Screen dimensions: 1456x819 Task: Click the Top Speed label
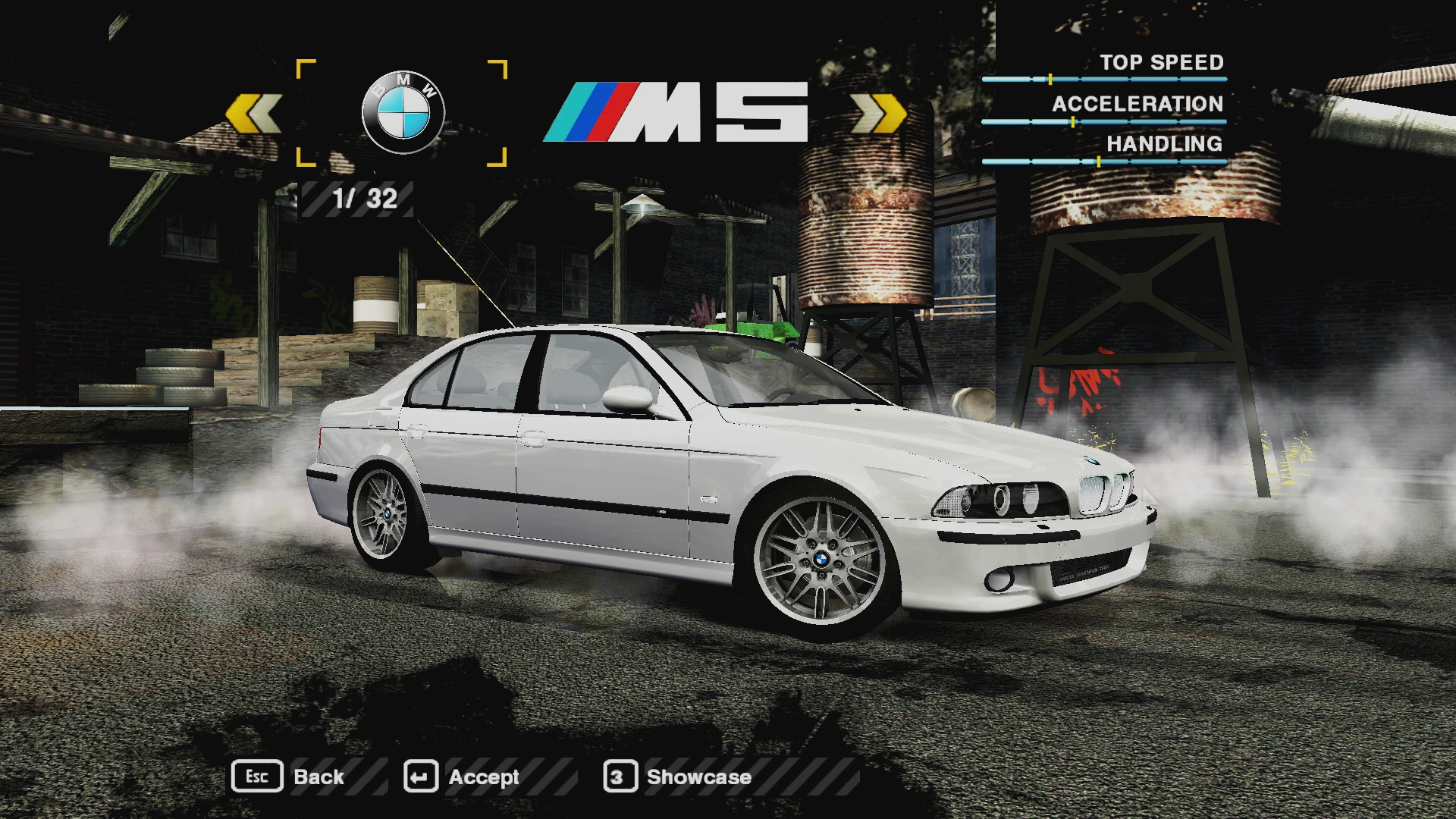(1163, 62)
